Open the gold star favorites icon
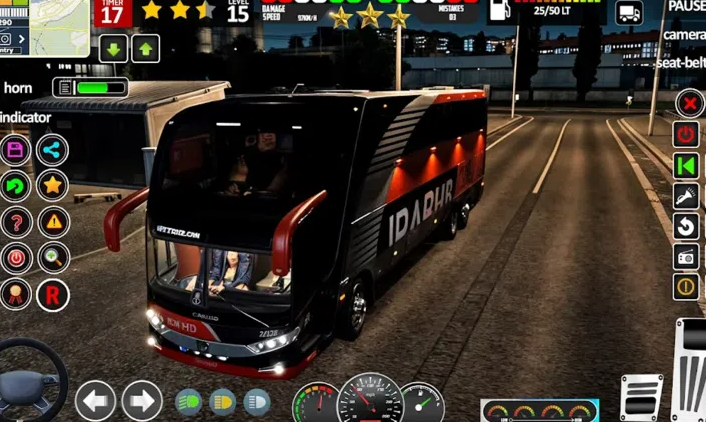The width and height of the screenshot is (706, 422). point(52,185)
